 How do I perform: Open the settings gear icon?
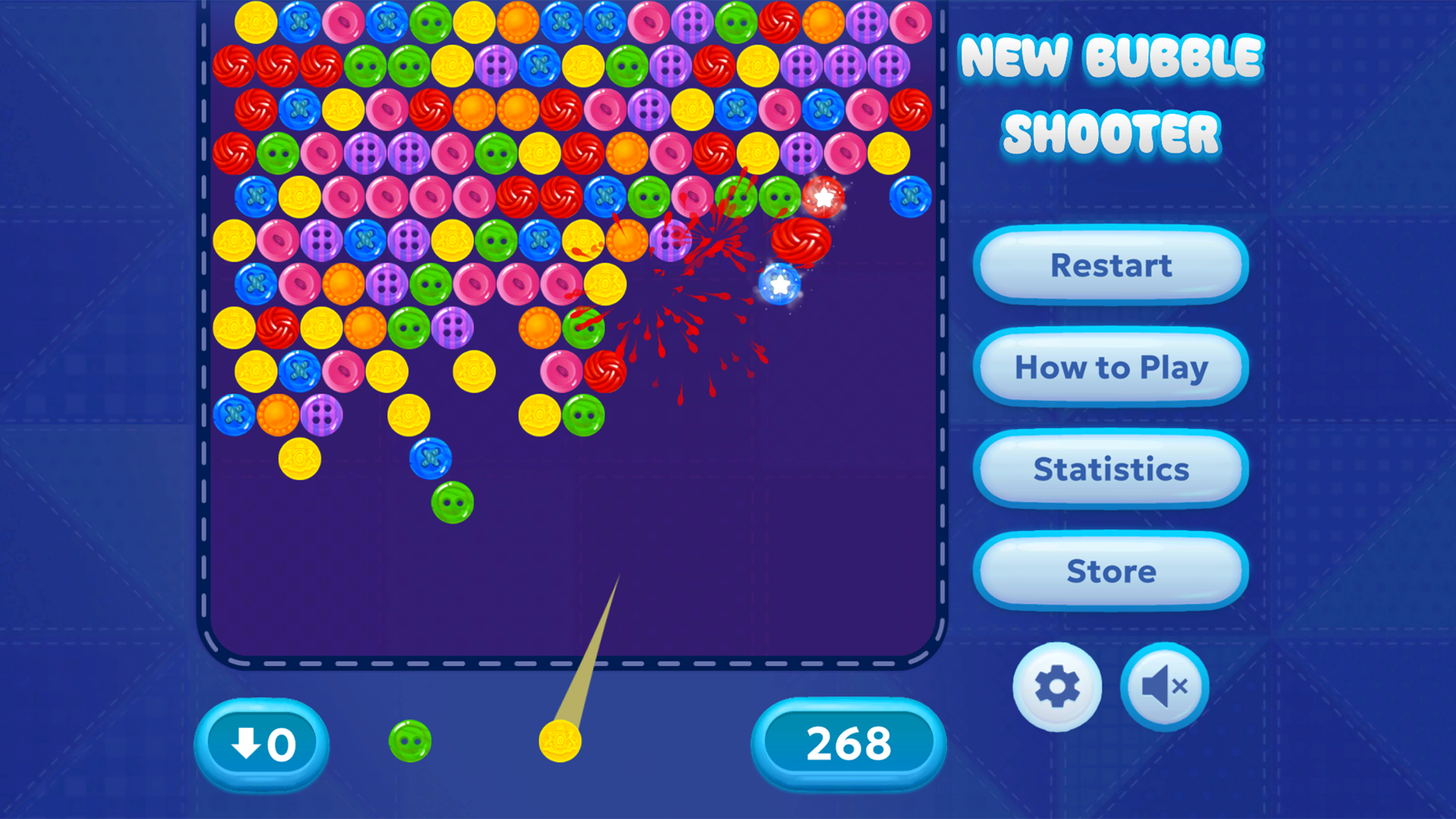[x=1056, y=685]
